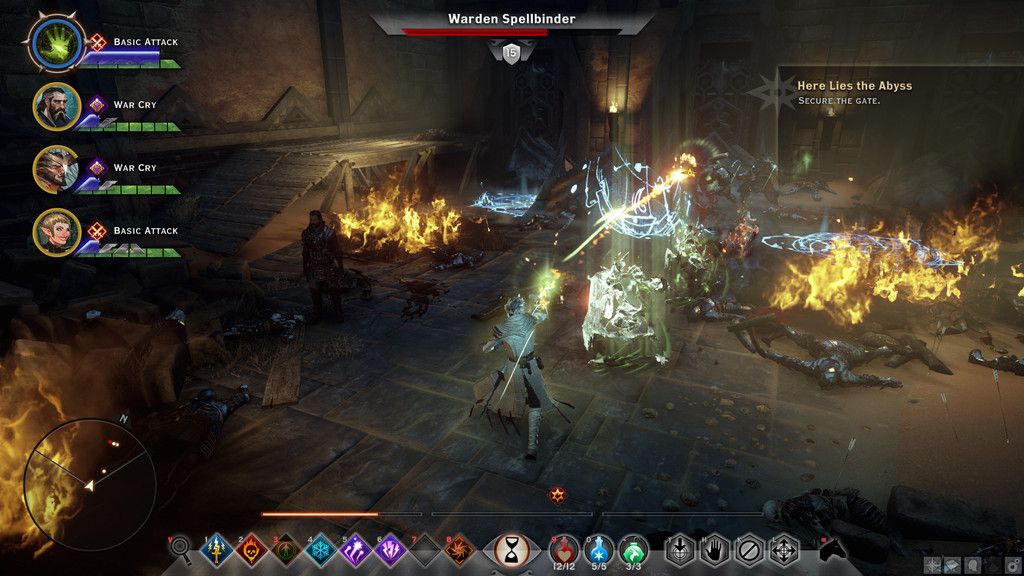Switch to the bearded warrior party member
Image resolution: width=1024 pixels, height=576 pixels.
56,106
